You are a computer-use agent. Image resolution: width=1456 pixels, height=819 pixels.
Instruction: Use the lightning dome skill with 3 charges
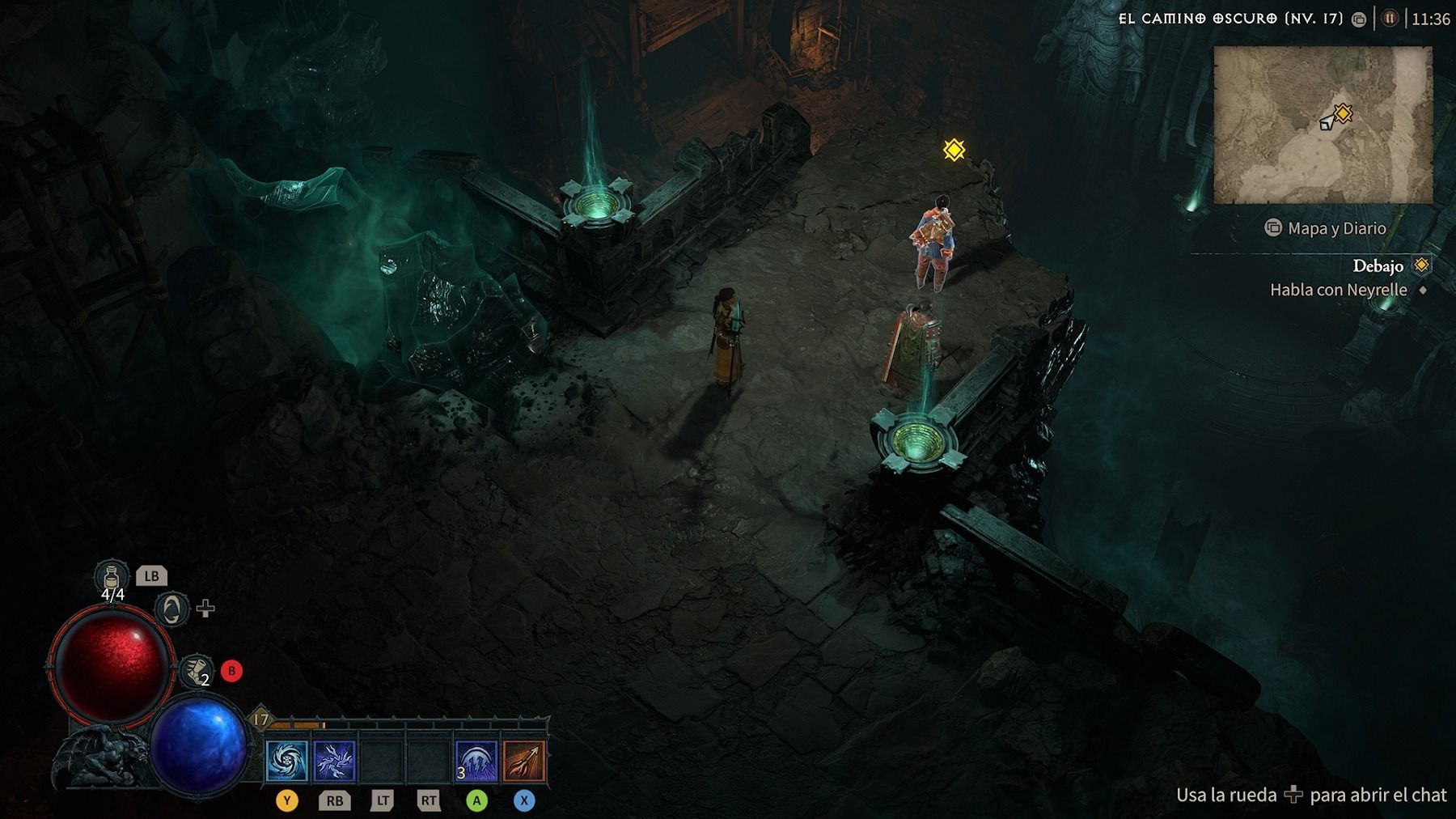point(476,762)
